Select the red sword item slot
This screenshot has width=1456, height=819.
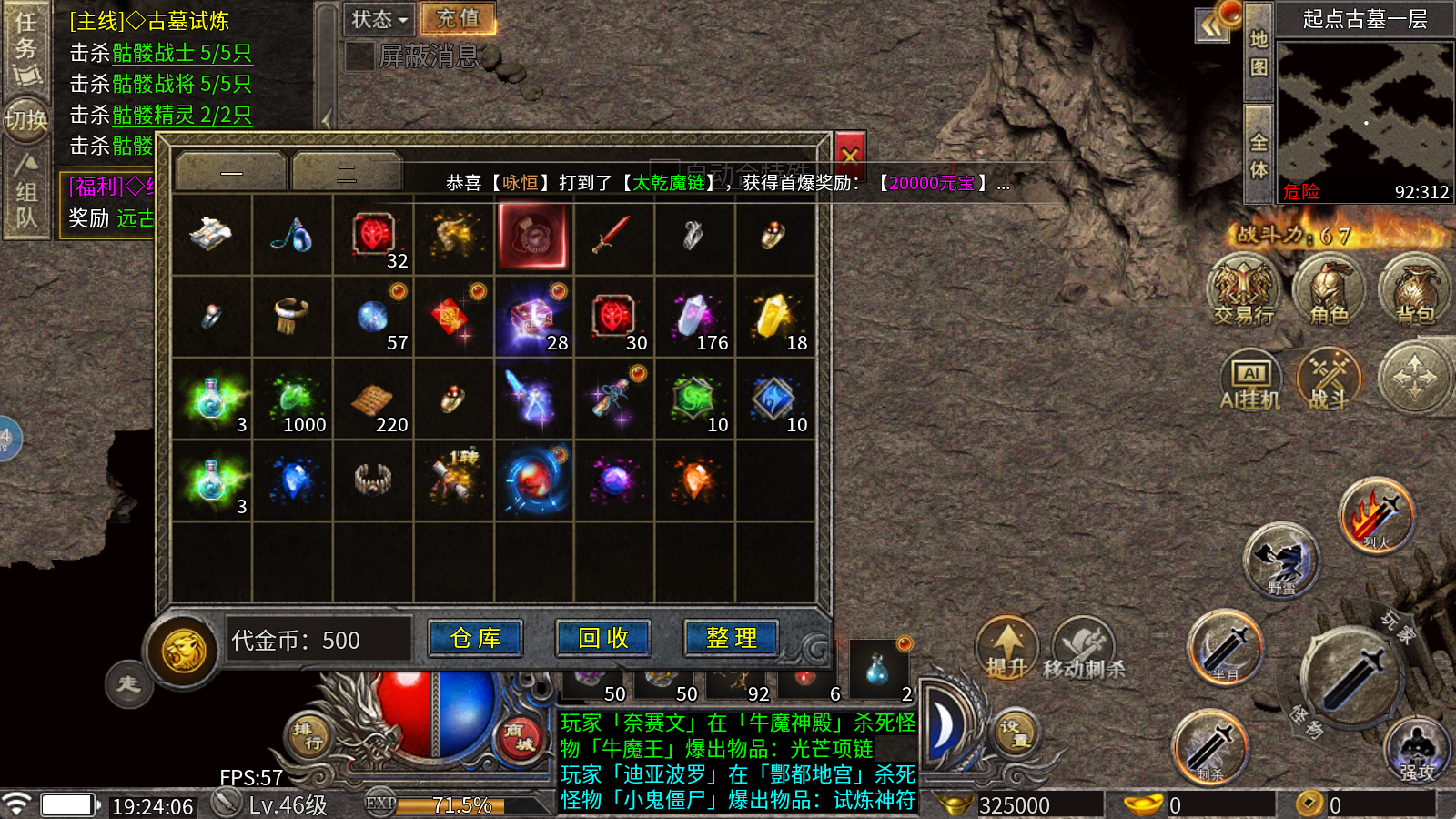[613, 236]
